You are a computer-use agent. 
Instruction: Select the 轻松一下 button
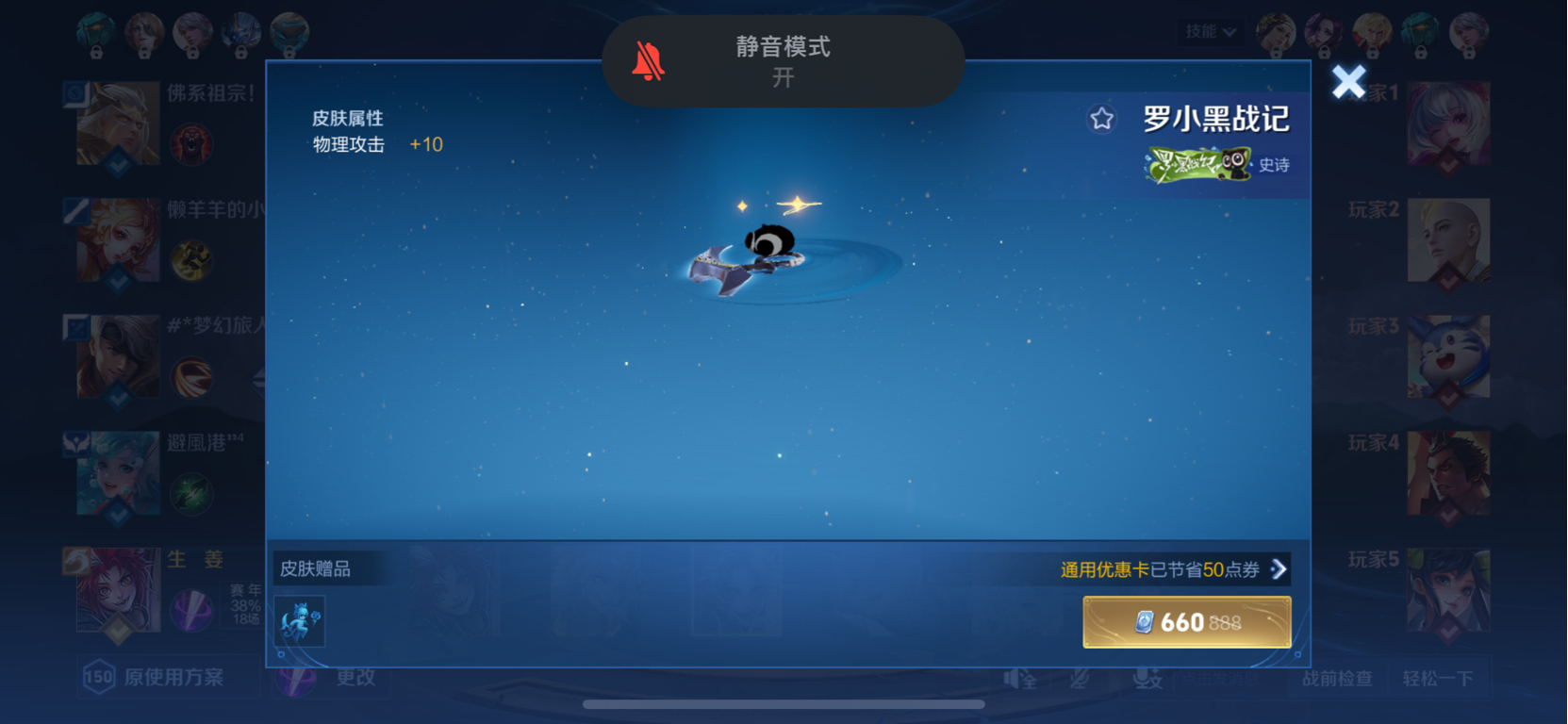pos(1437,678)
